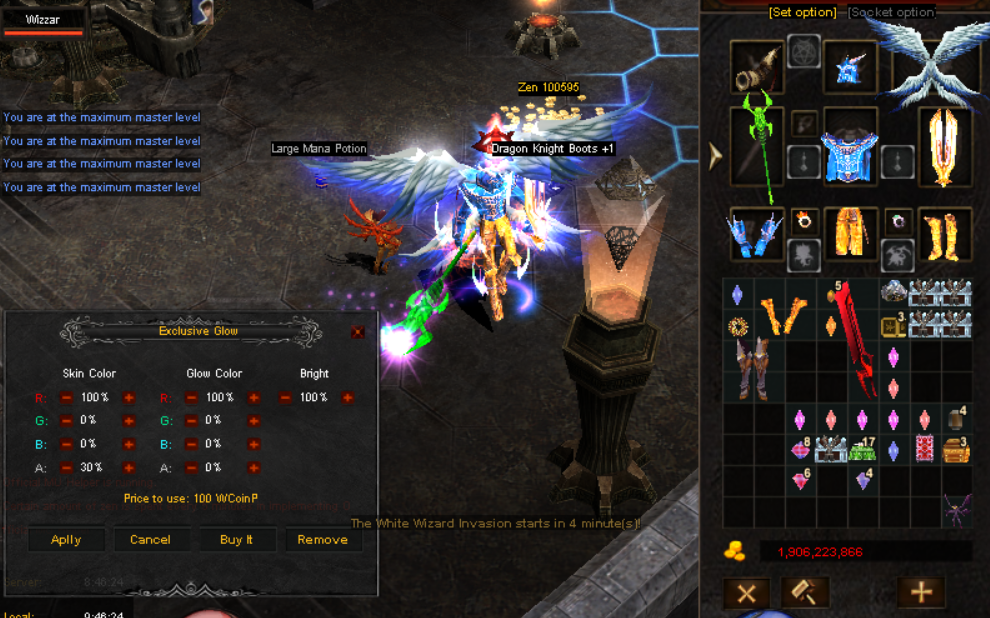Screen dimensions: 990x618
Task: Cancel the Exclusive Glow changes
Action: [150, 539]
